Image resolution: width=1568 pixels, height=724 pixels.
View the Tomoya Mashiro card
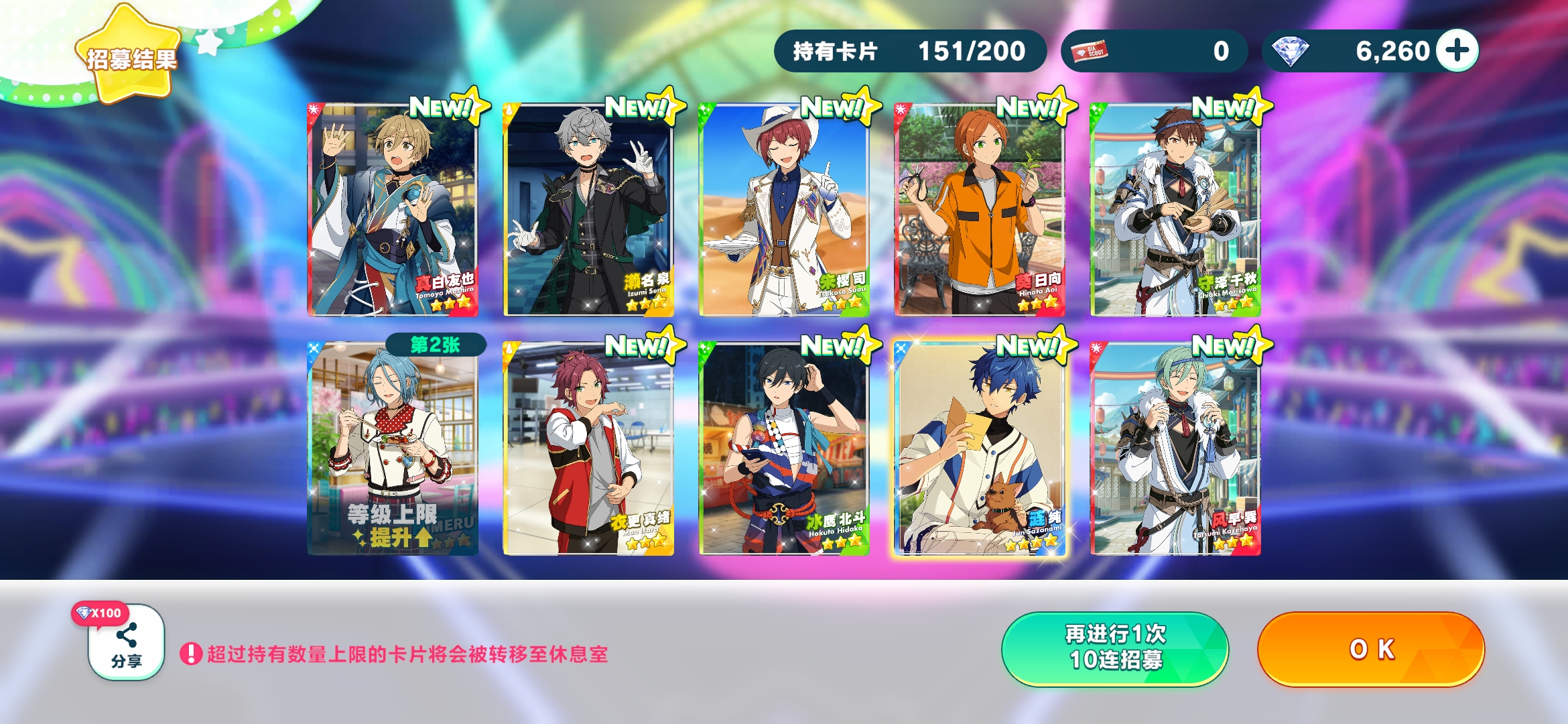point(392,210)
